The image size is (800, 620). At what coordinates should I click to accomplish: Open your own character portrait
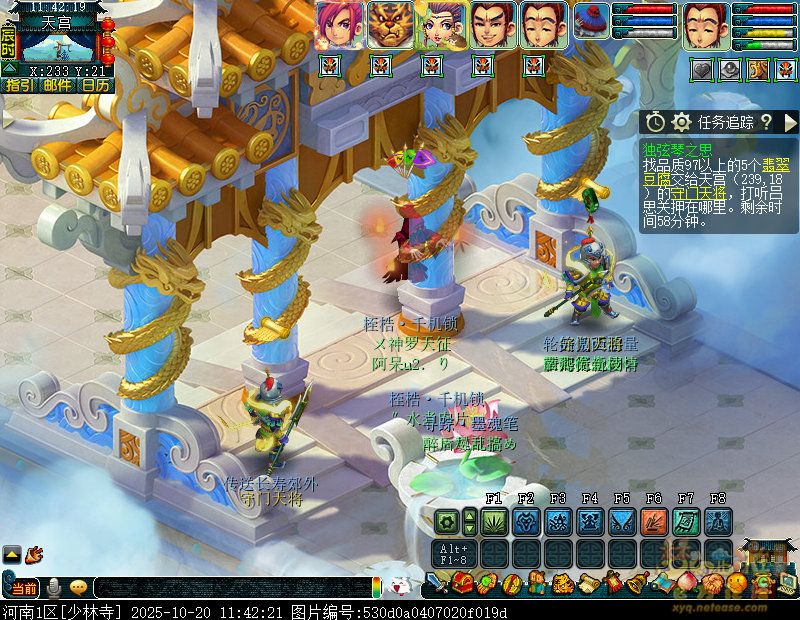[x=705, y=25]
